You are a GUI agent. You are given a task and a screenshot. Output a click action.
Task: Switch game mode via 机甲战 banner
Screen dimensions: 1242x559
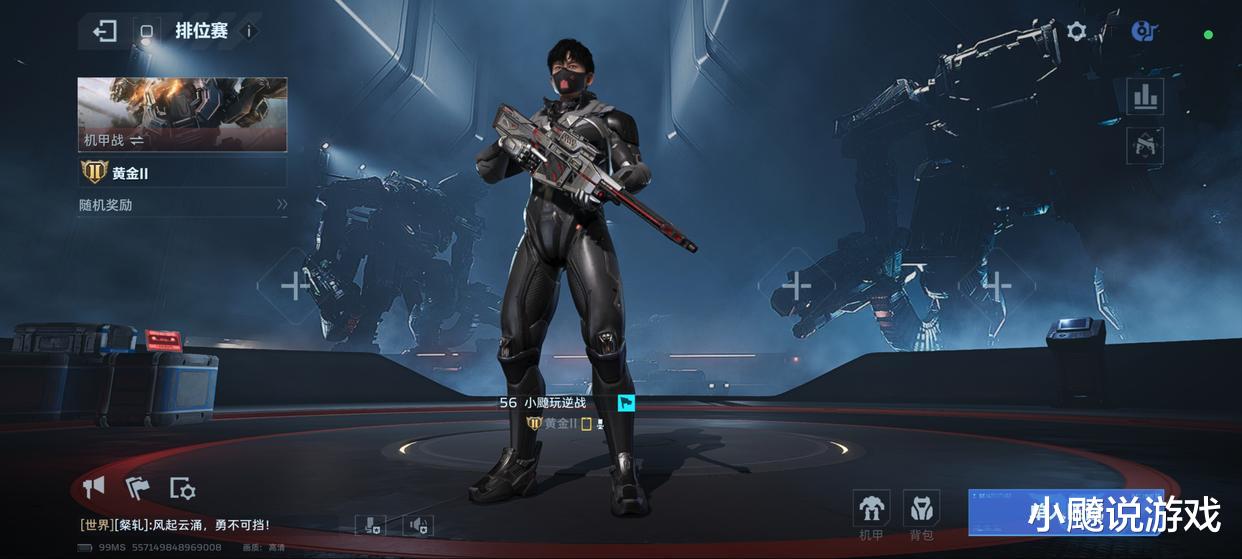182,114
